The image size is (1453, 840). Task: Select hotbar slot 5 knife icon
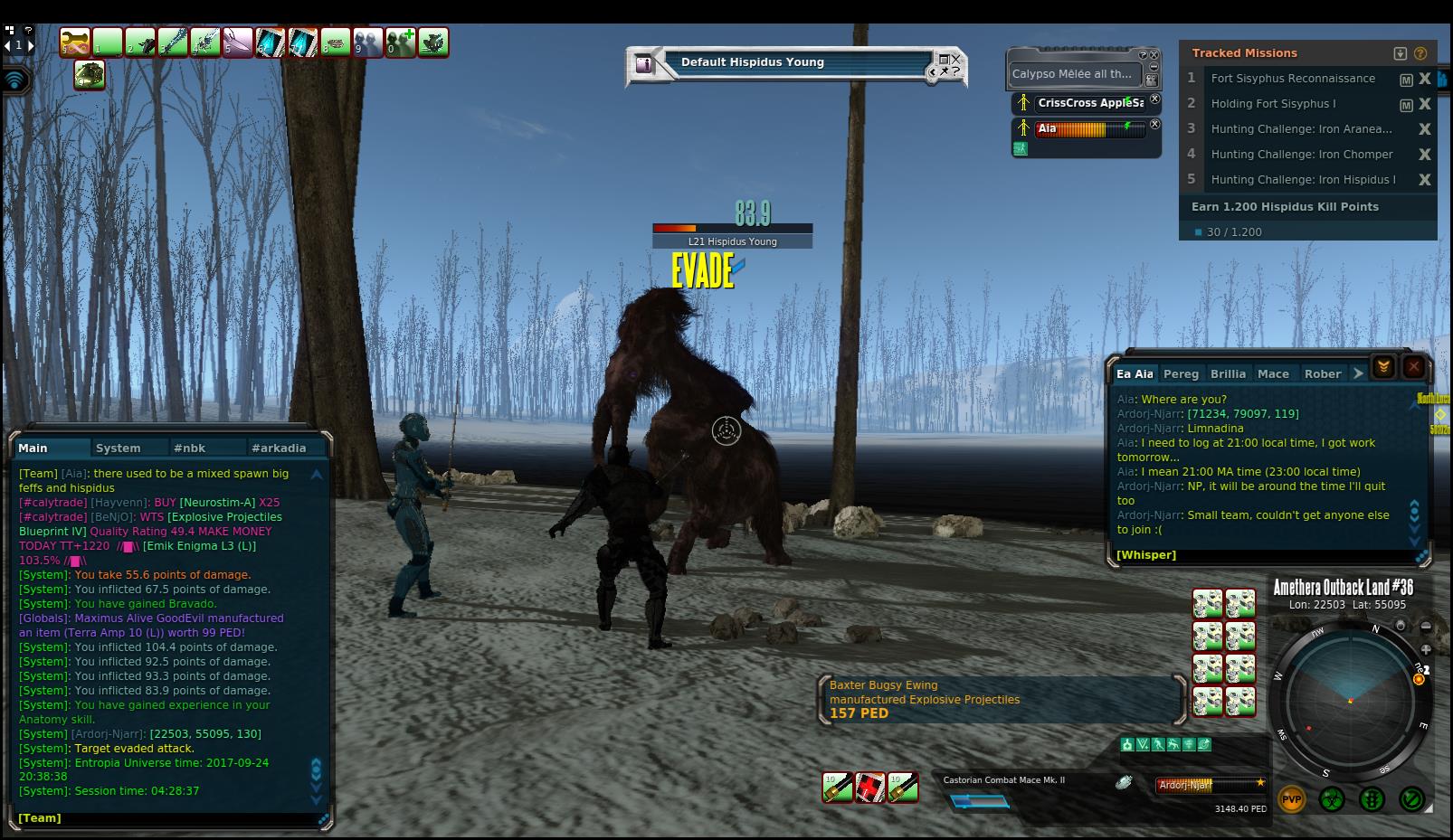[x=238, y=42]
